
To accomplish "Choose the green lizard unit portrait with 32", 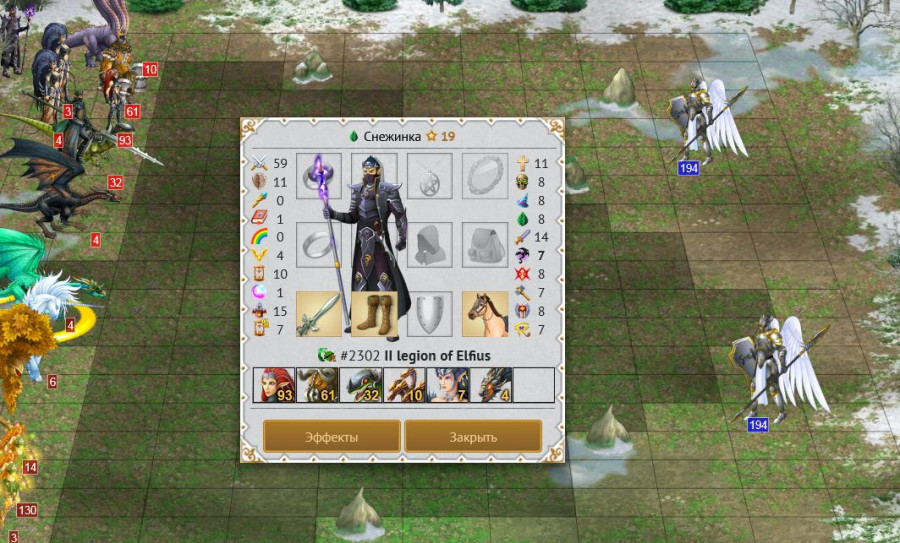I will point(359,385).
